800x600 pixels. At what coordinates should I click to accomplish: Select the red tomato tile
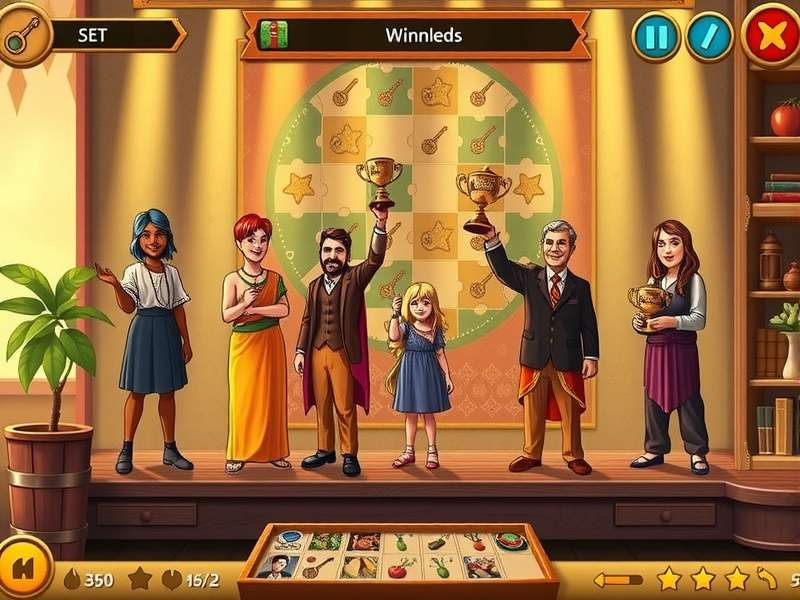tap(398, 568)
